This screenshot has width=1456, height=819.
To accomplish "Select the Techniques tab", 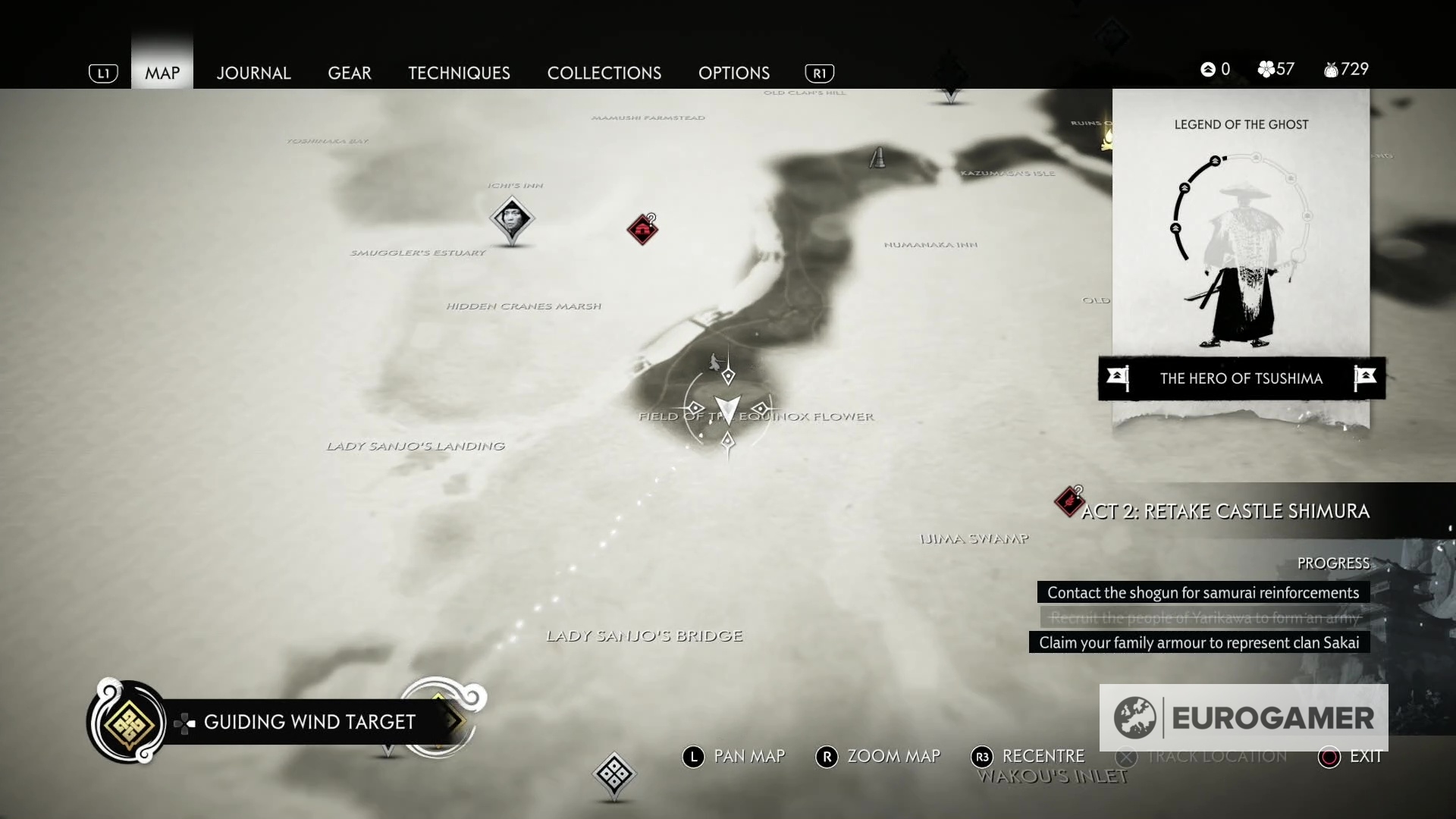I will point(459,73).
